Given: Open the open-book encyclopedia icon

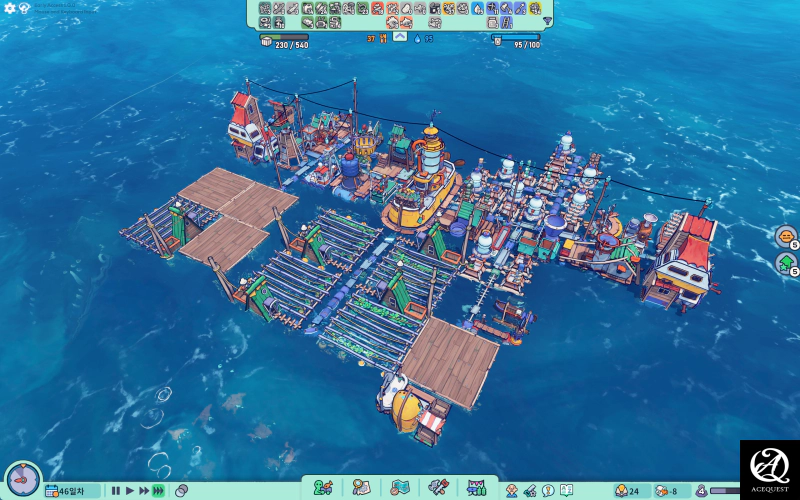Looking at the screenshot, I should click(x=566, y=491).
